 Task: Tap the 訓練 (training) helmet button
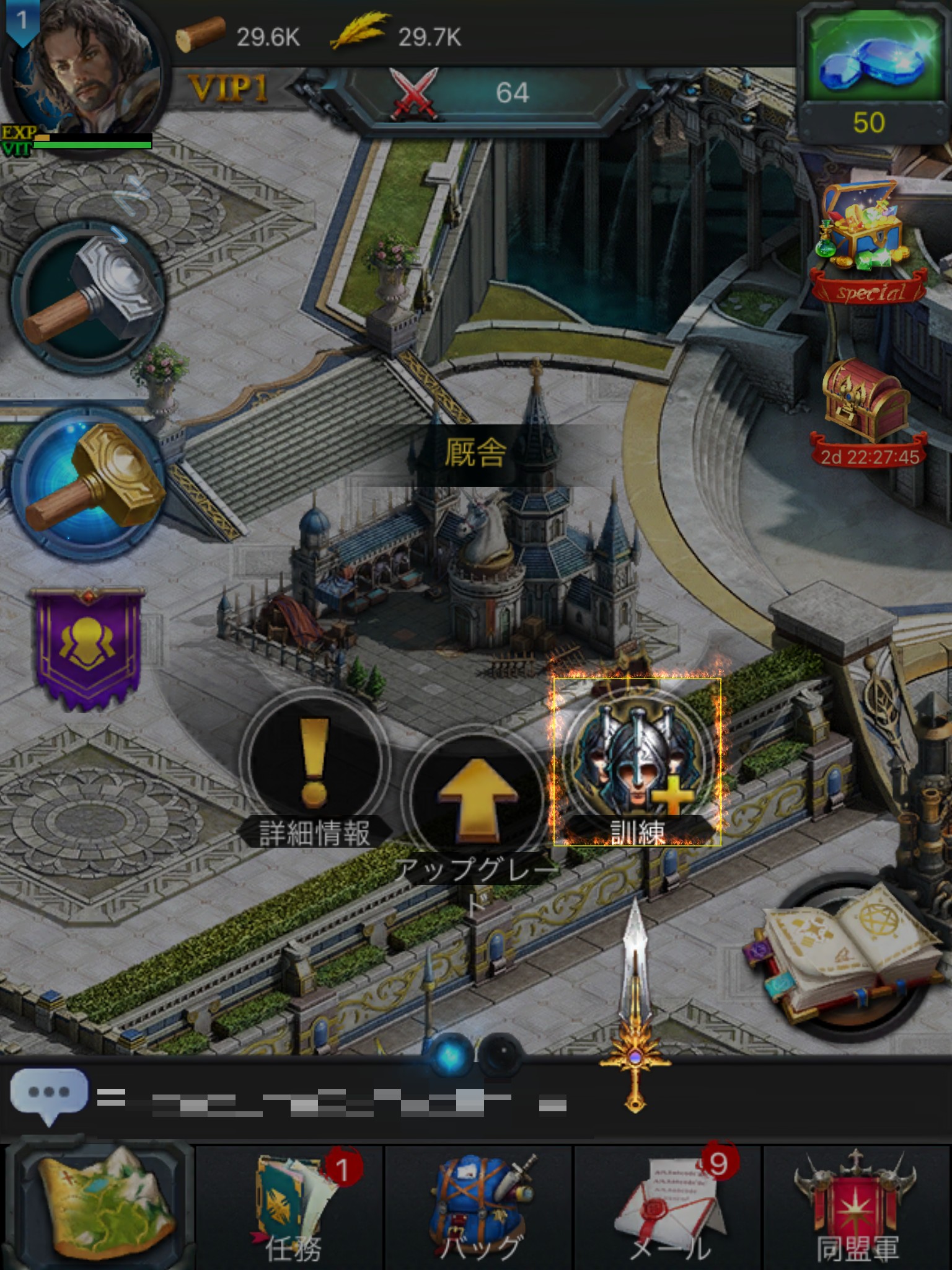tap(637, 763)
